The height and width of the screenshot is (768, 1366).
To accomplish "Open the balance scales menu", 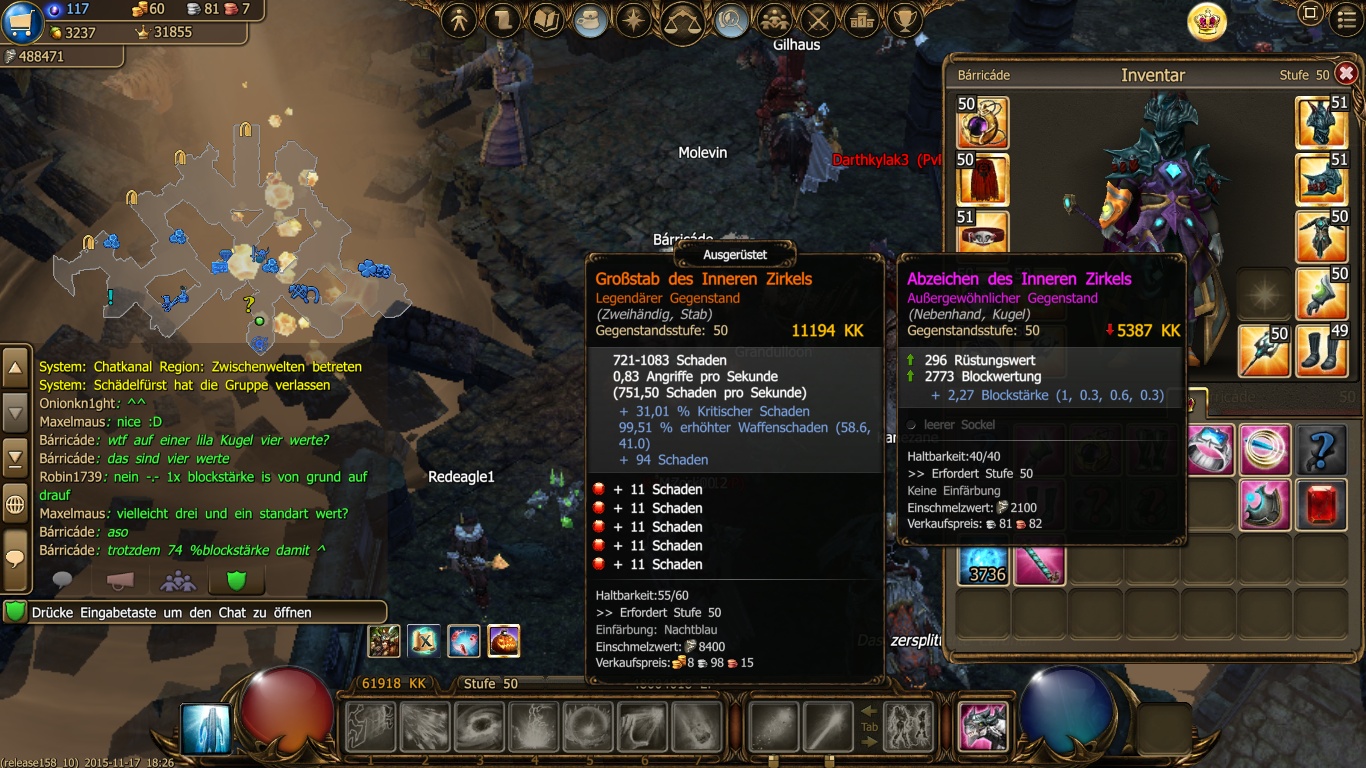I will click(x=683, y=19).
